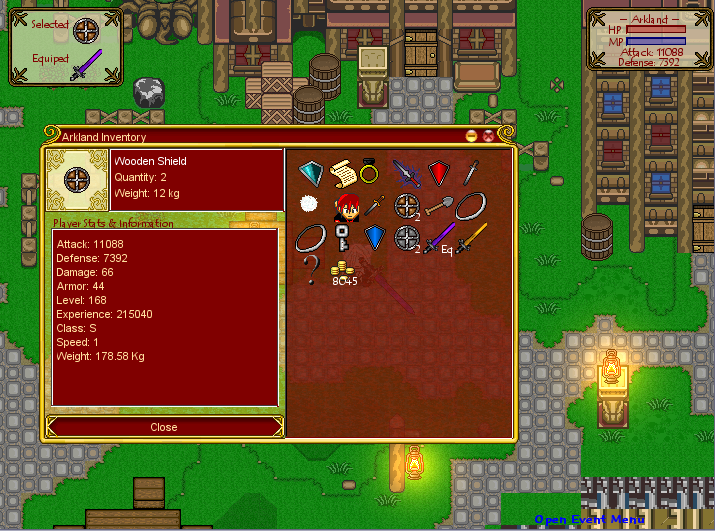
Task: Select the equipped purple sword in inventory grid
Action: tap(438, 238)
